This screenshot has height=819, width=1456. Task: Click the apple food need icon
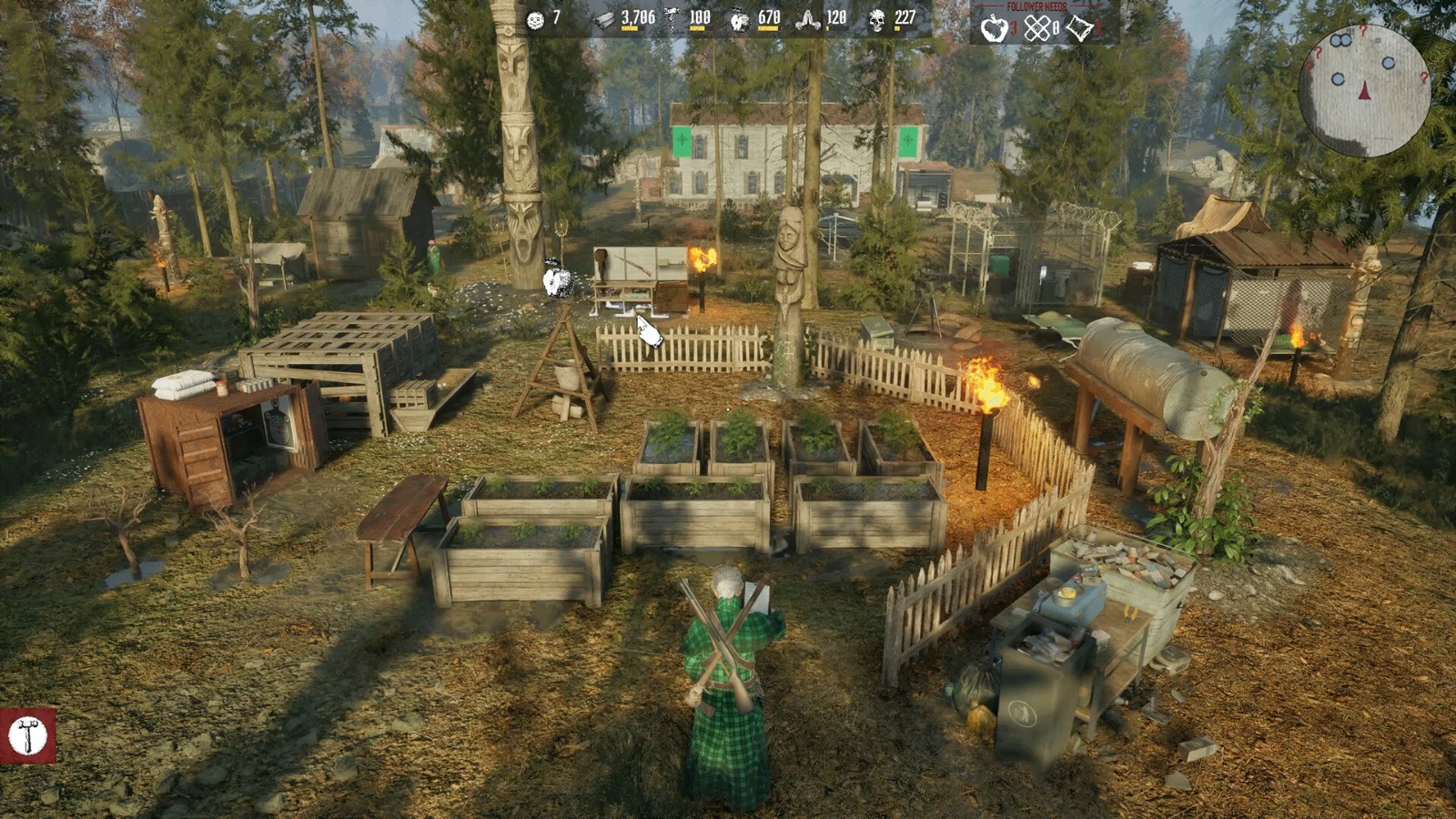[993, 29]
